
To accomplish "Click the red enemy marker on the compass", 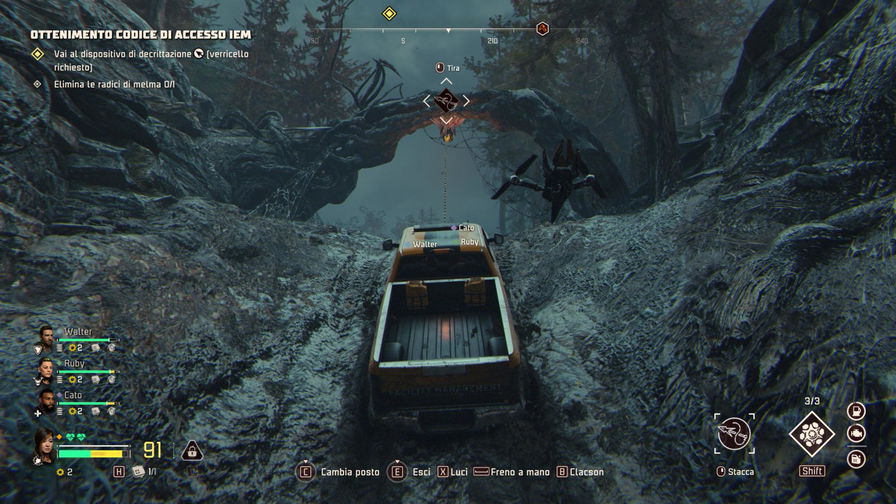I will pyautogui.click(x=543, y=28).
